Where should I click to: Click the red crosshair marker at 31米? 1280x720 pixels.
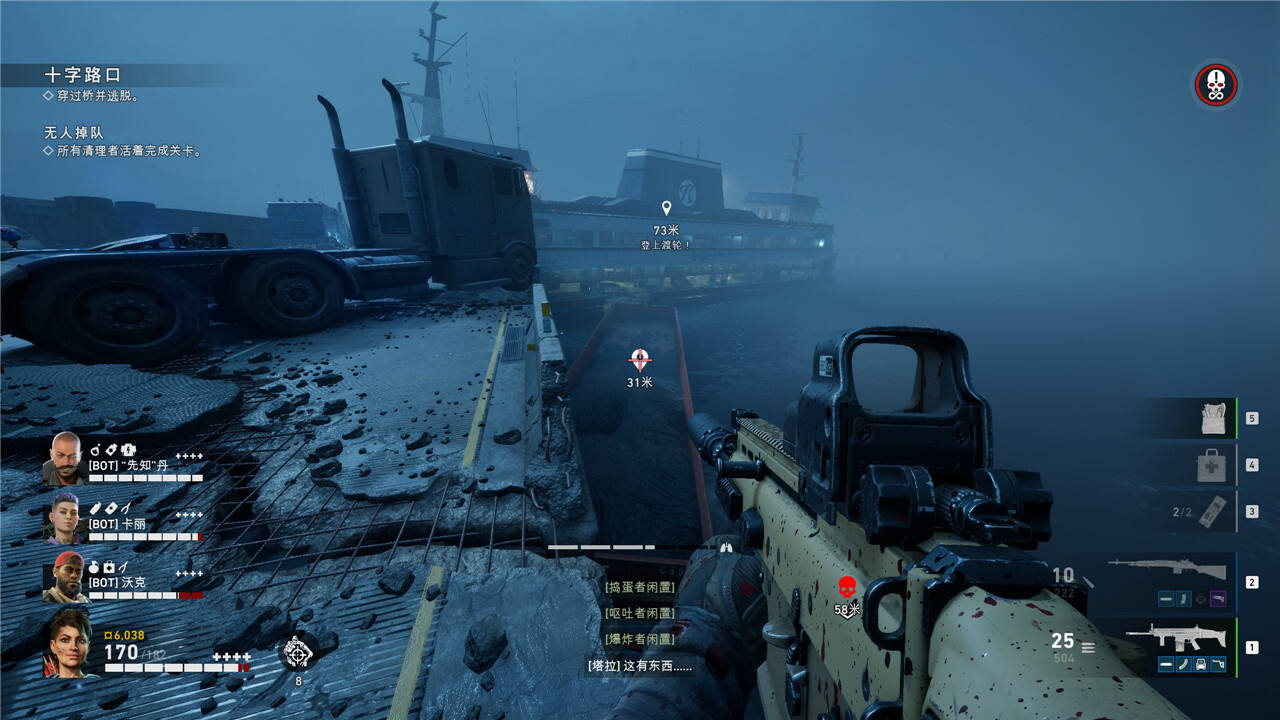point(640,360)
